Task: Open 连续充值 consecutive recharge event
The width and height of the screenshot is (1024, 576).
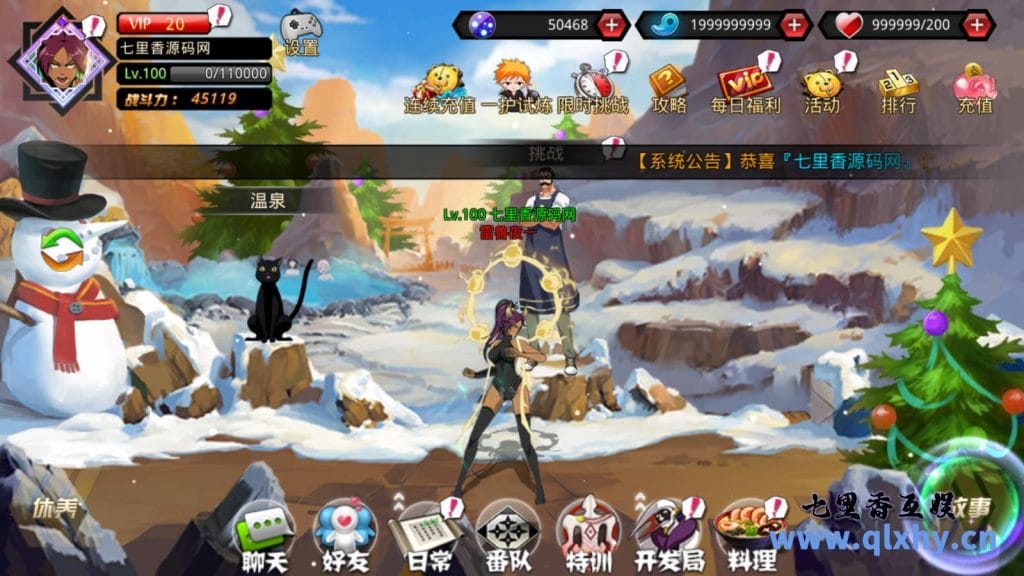Action: coord(440,87)
